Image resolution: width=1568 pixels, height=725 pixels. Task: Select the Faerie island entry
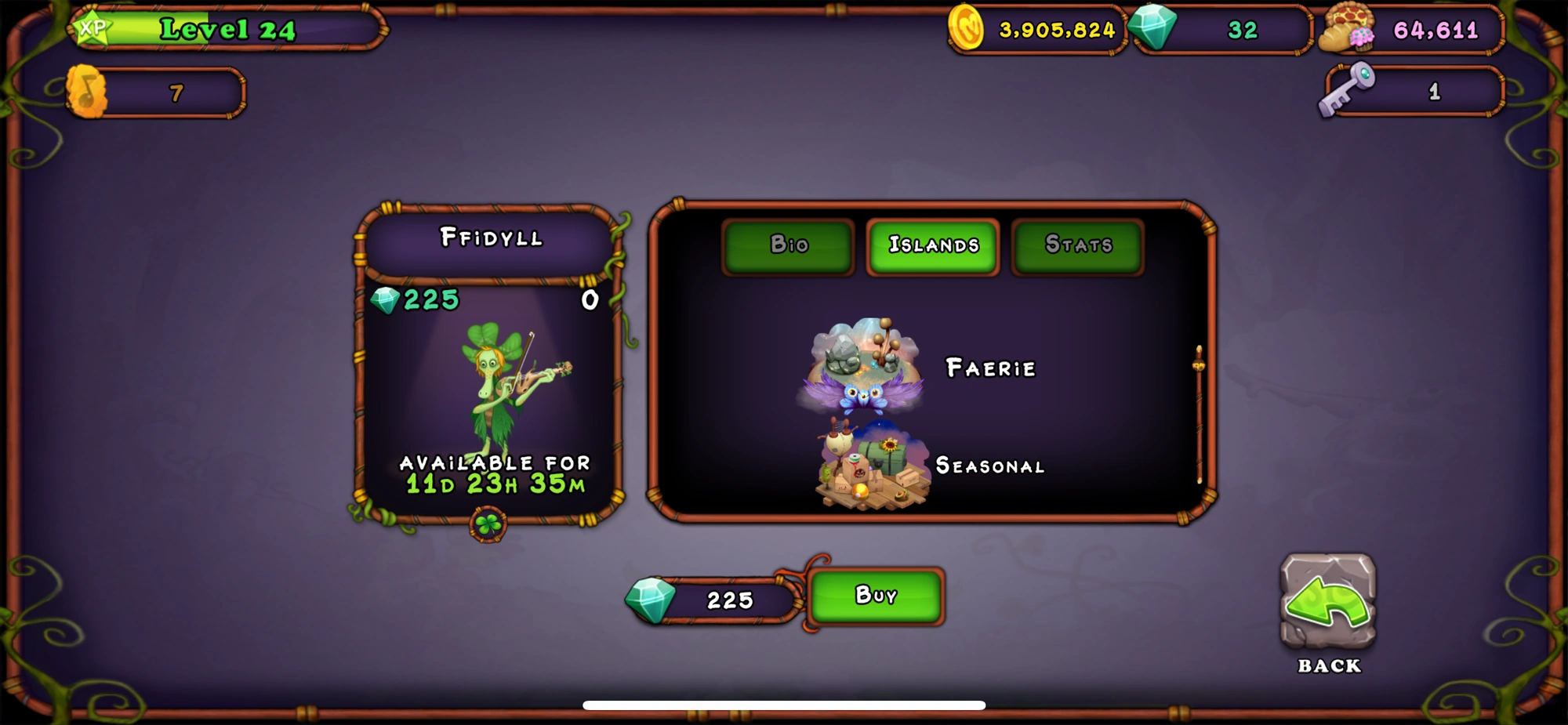click(x=991, y=368)
